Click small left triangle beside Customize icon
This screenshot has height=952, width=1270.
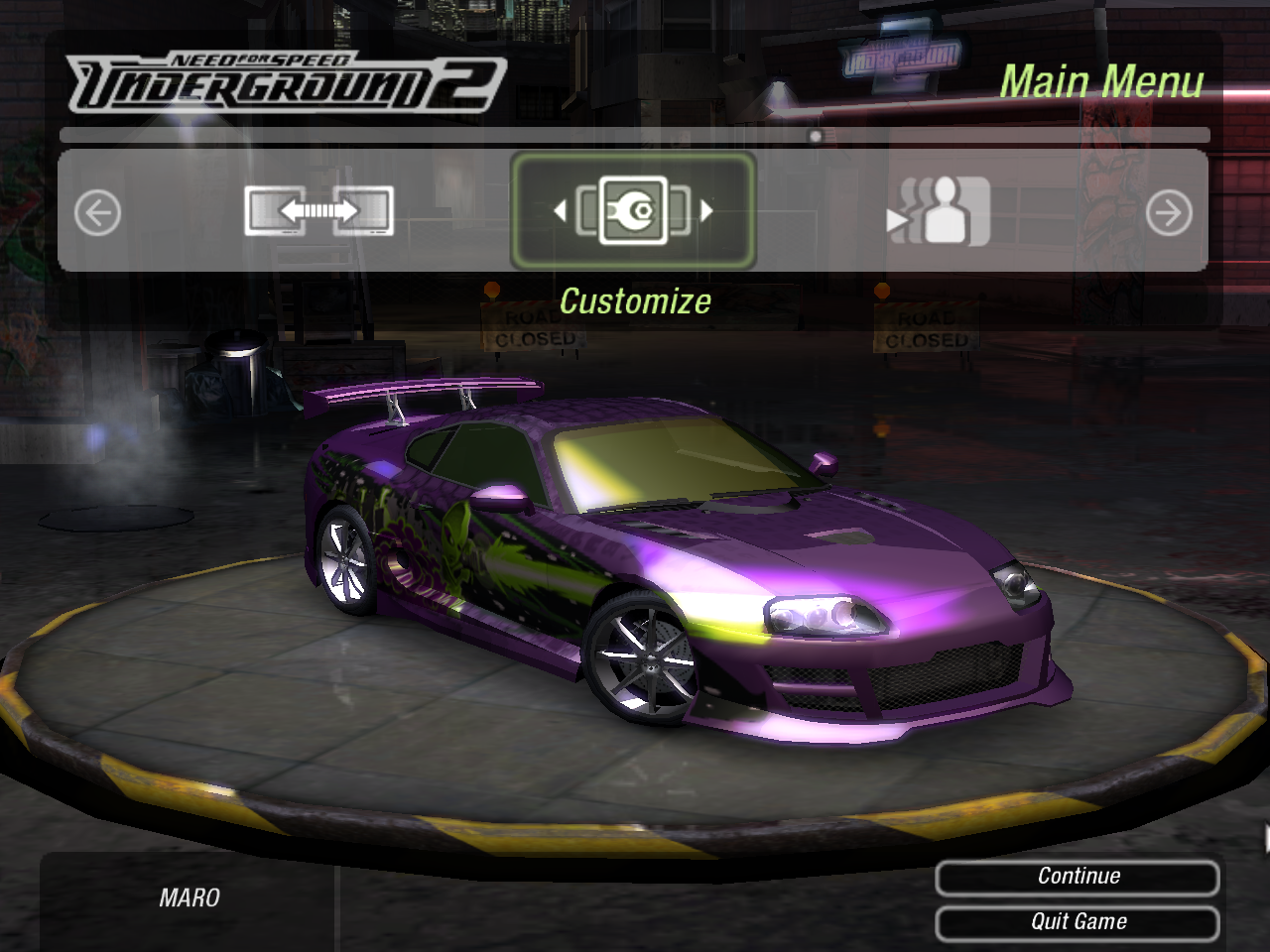[560, 210]
